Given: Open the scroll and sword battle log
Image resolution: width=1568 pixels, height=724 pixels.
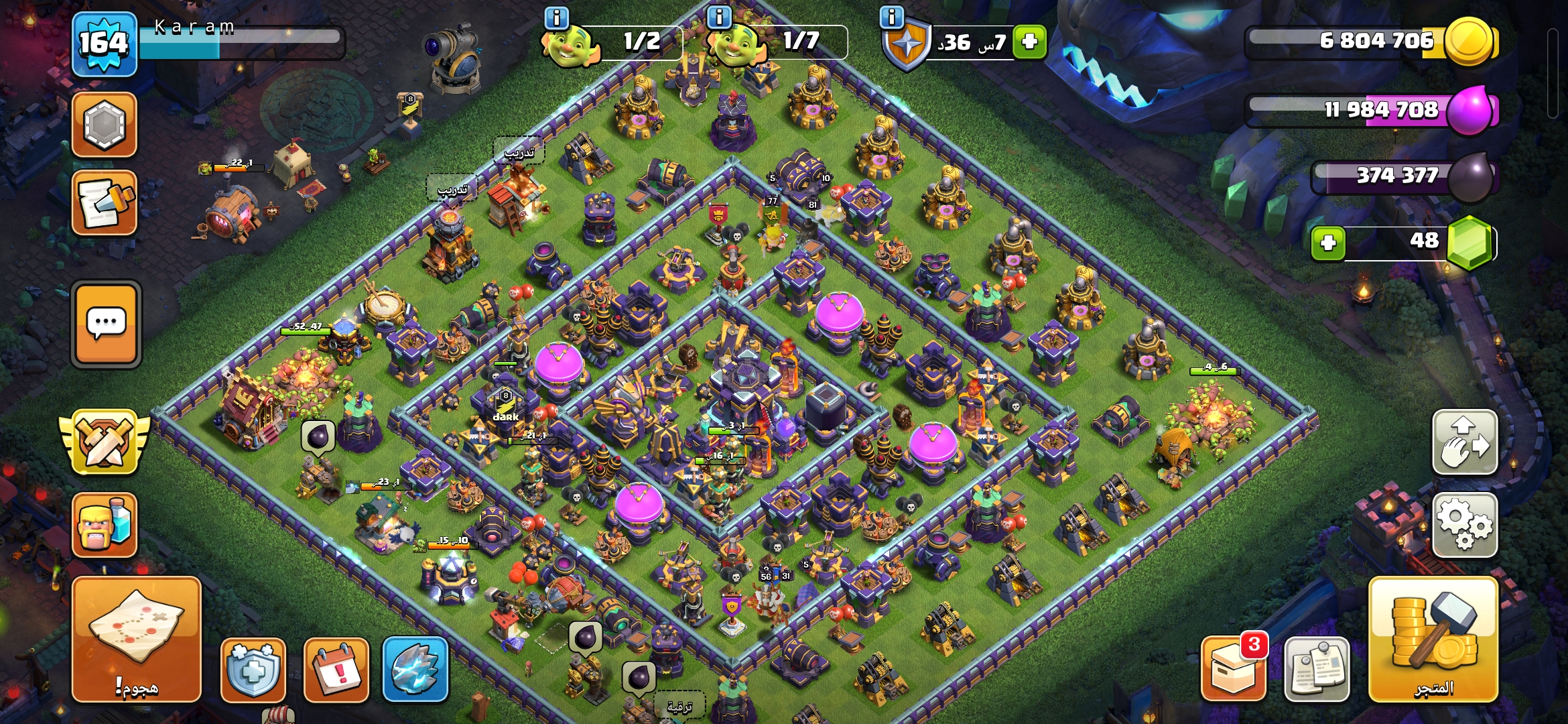Looking at the screenshot, I should [105, 202].
